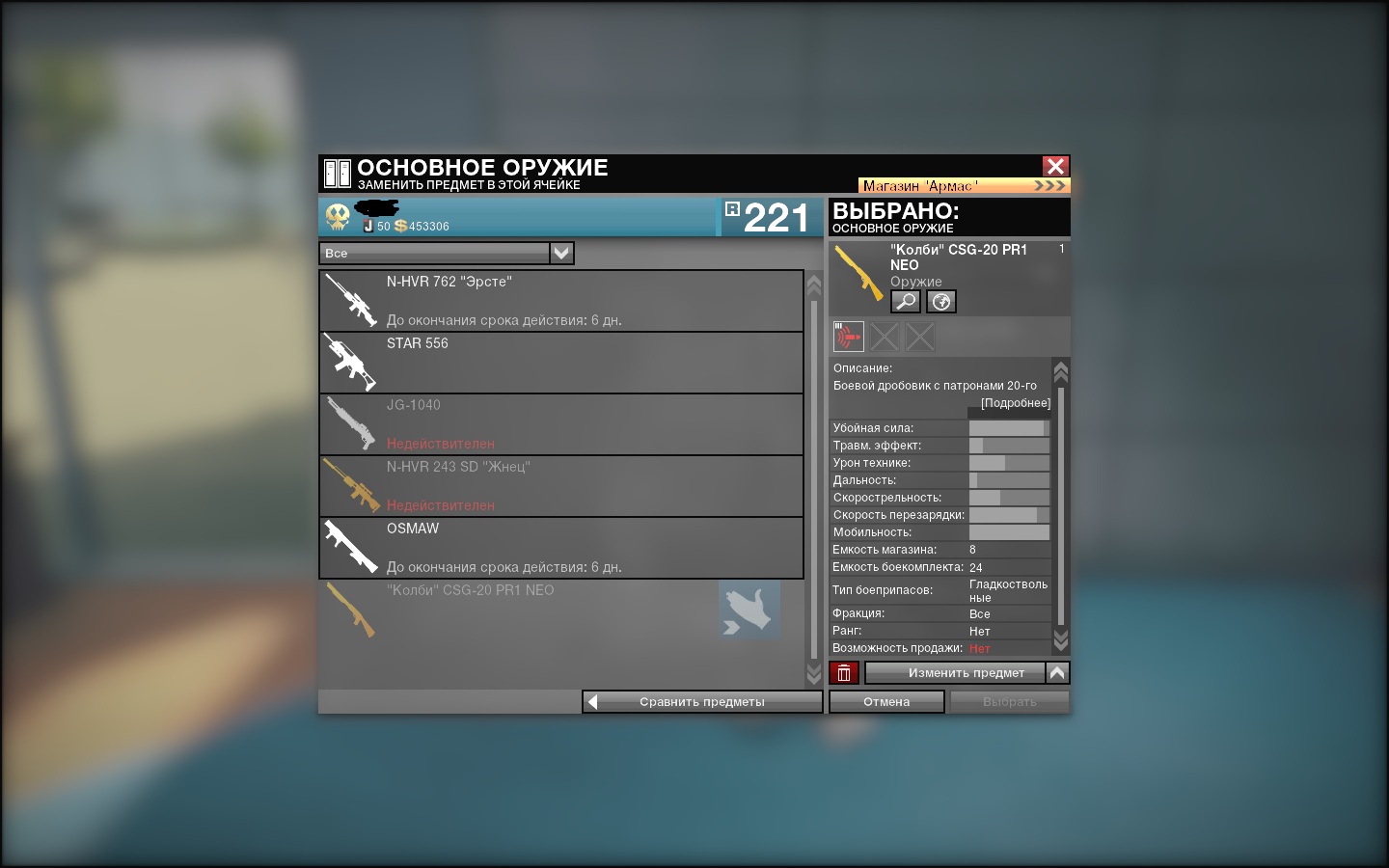Image resolution: width=1389 pixels, height=868 pixels.
Task: Pick the N-HVR 243 SD row
Action: tap(561, 486)
